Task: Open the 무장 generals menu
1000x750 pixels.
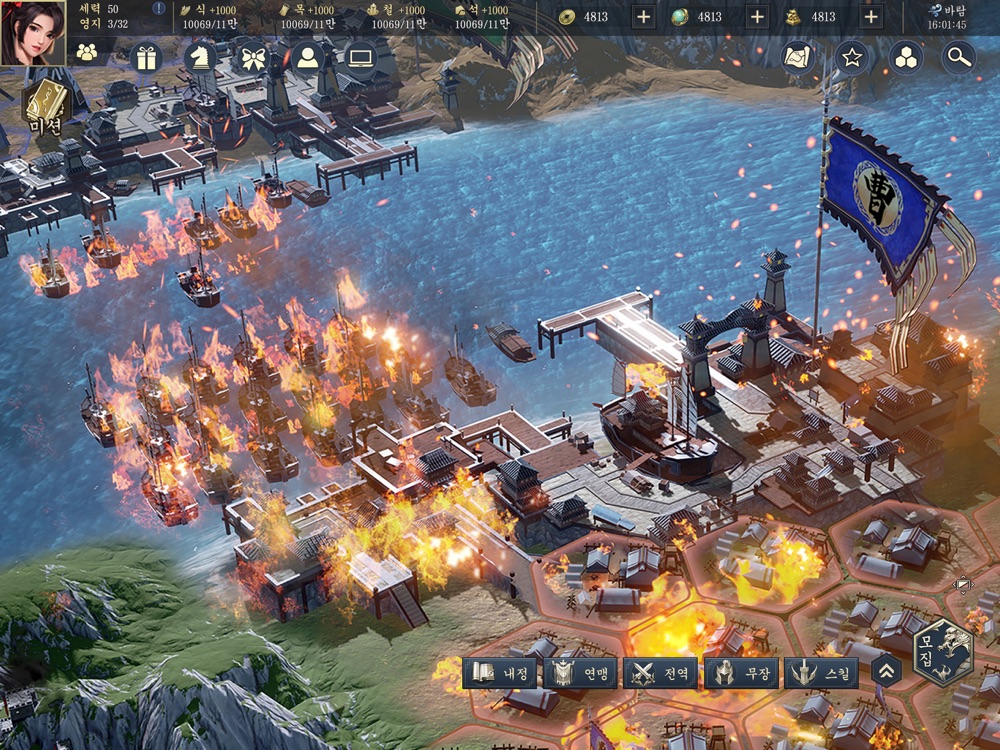Action: pos(741,673)
